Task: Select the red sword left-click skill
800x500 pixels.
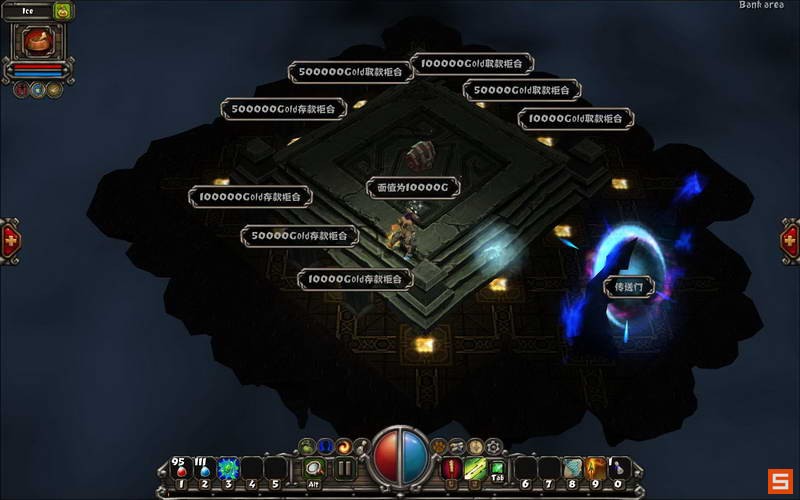Action: click(451, 468)
